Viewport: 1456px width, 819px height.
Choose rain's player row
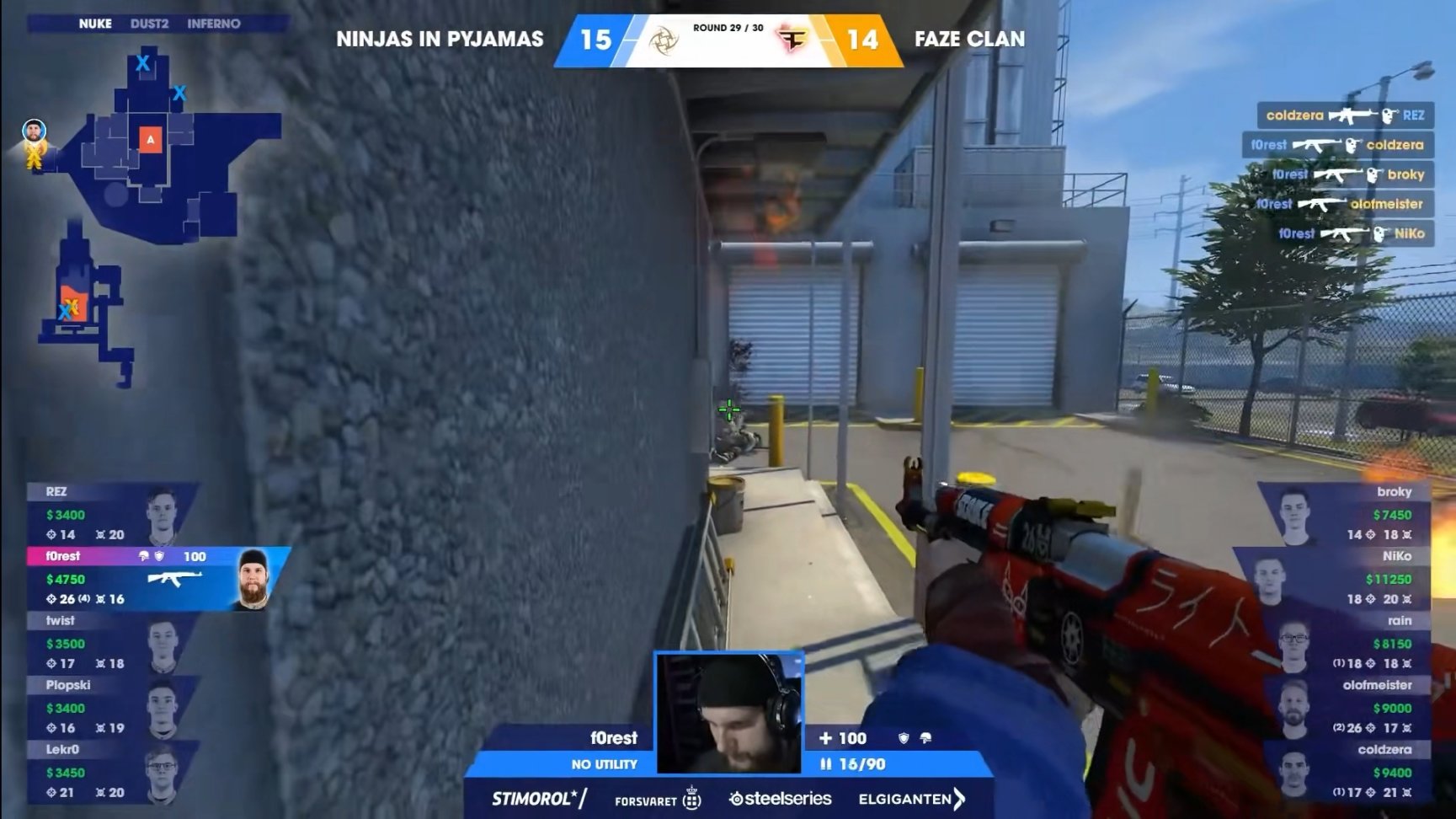point(1346,643)
